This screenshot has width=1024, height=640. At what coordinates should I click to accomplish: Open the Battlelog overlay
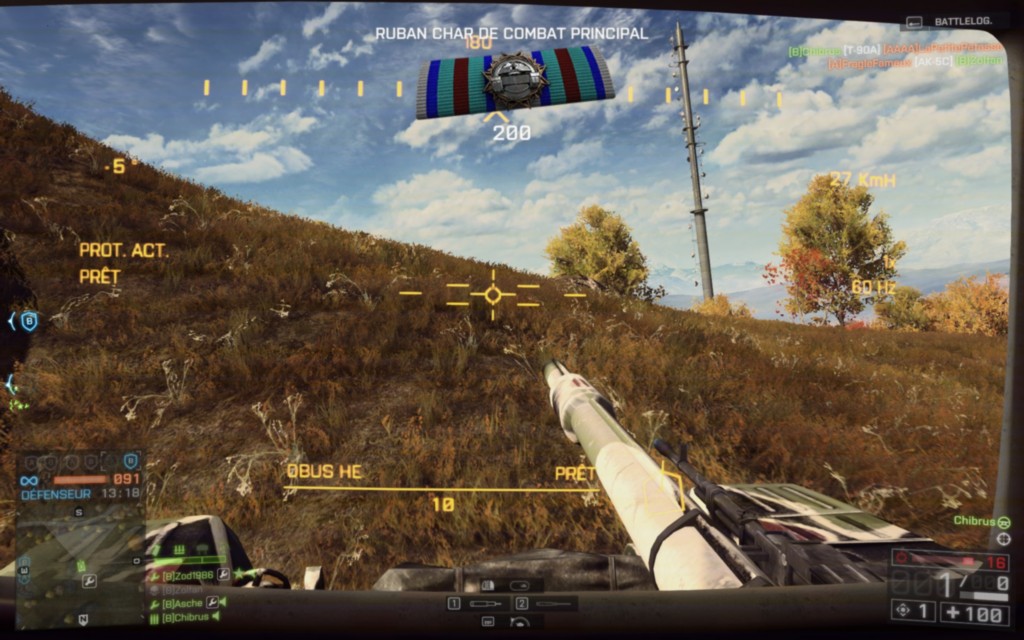pyautogui.click(x=953, y=21)
